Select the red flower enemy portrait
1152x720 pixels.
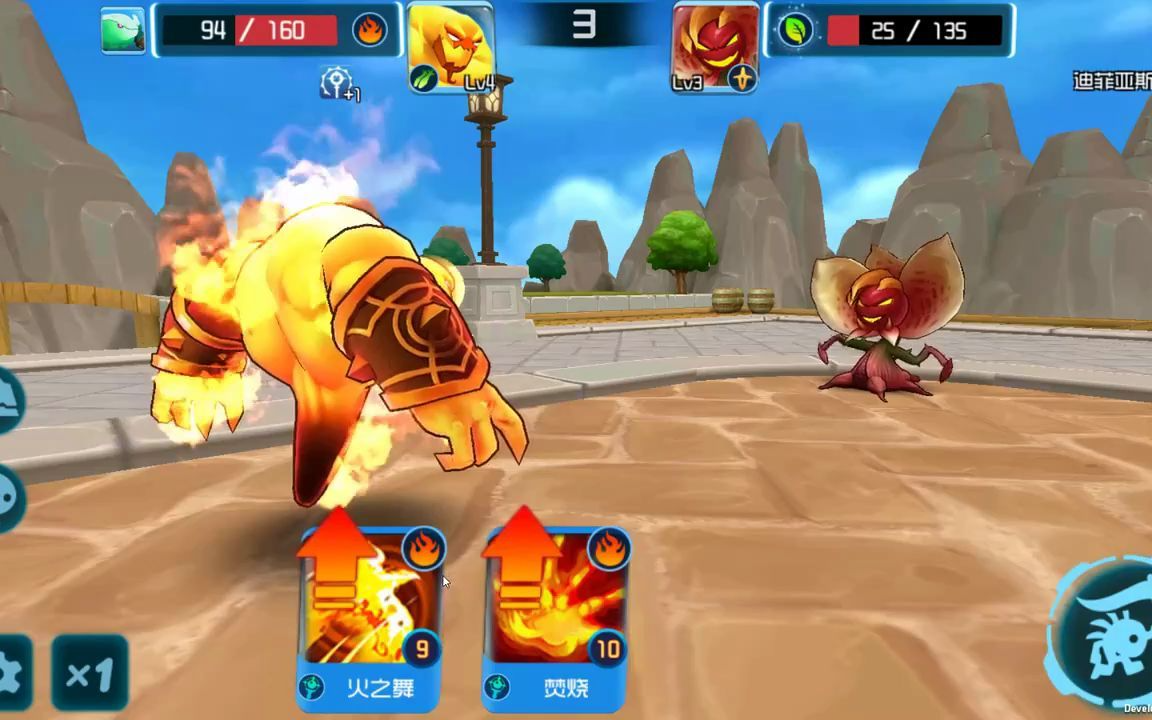click(x=715, y=46)
